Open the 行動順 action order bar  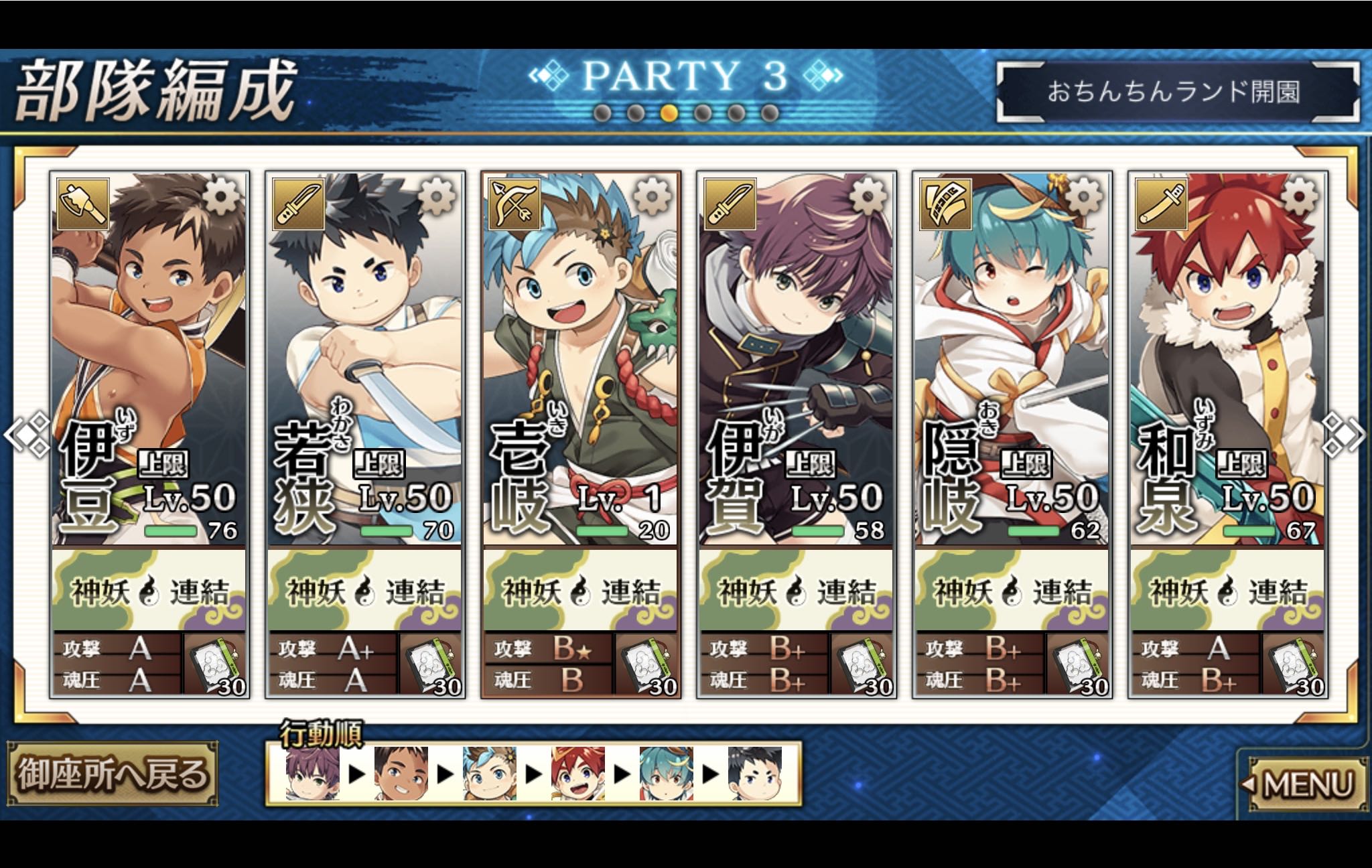click(533, 774)
